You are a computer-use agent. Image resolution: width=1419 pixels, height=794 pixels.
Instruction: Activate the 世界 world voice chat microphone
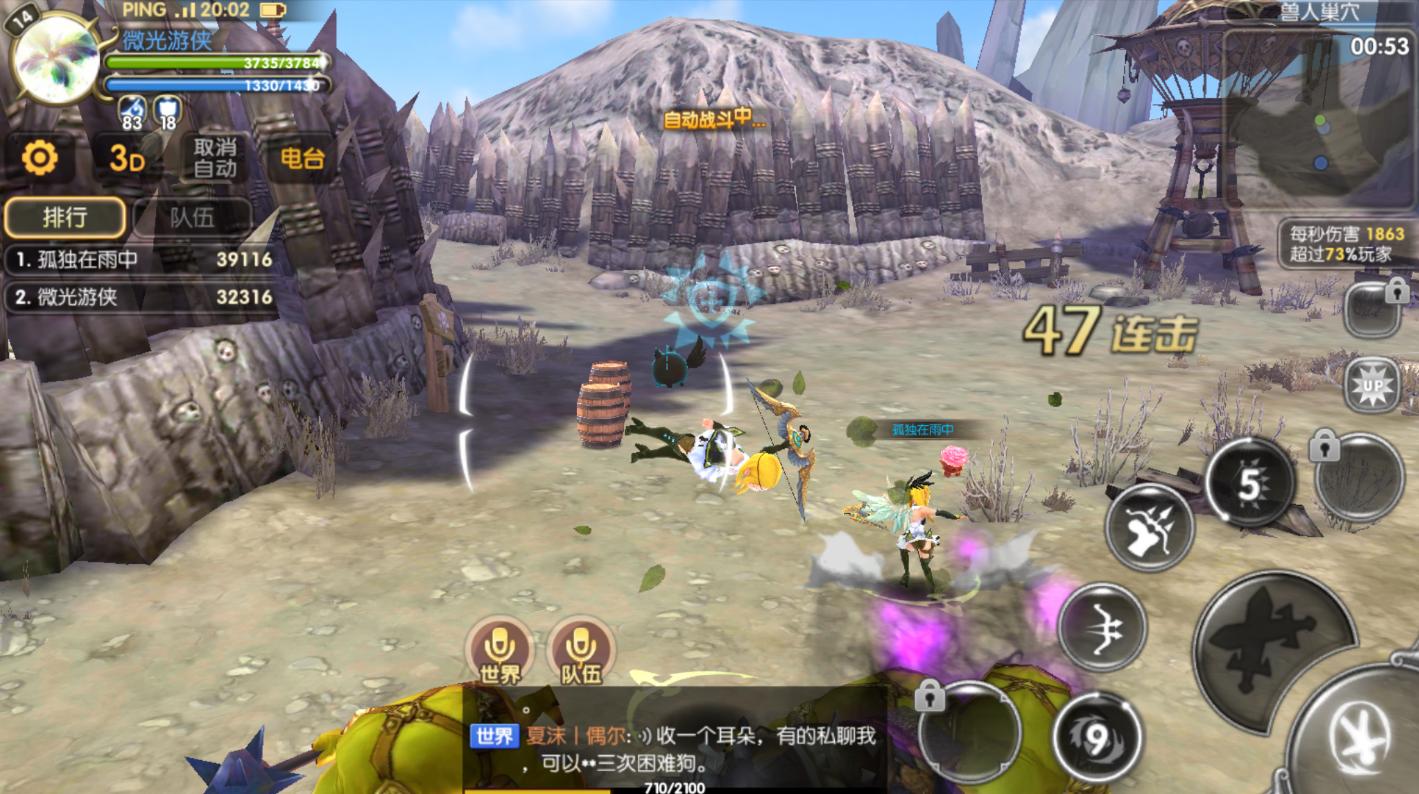(x=497, y=649)
